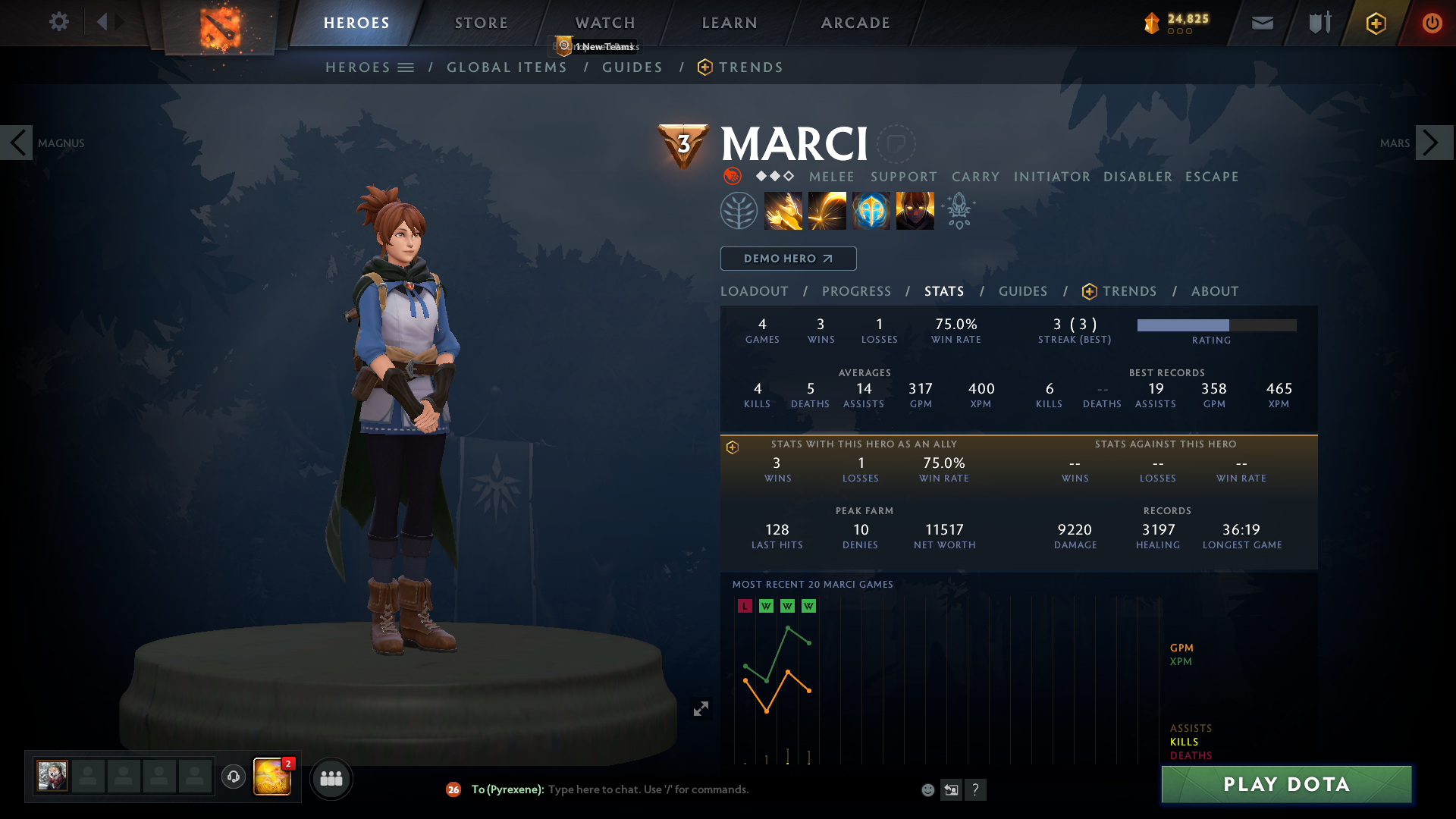Expand the hero model to fullscreen view

pos(700,708)
